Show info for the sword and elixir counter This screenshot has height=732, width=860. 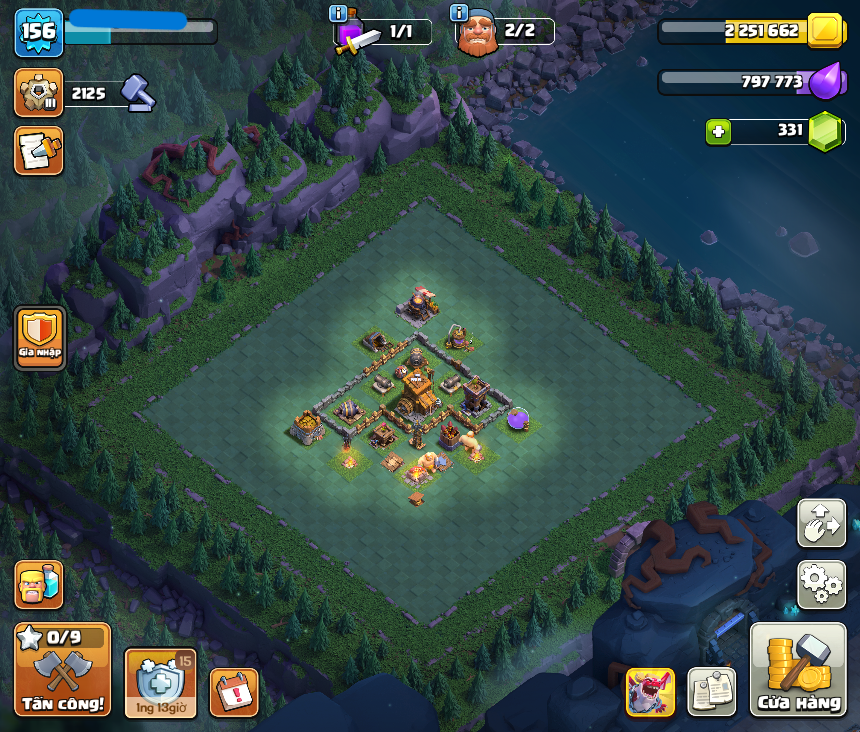click(338, 13)
